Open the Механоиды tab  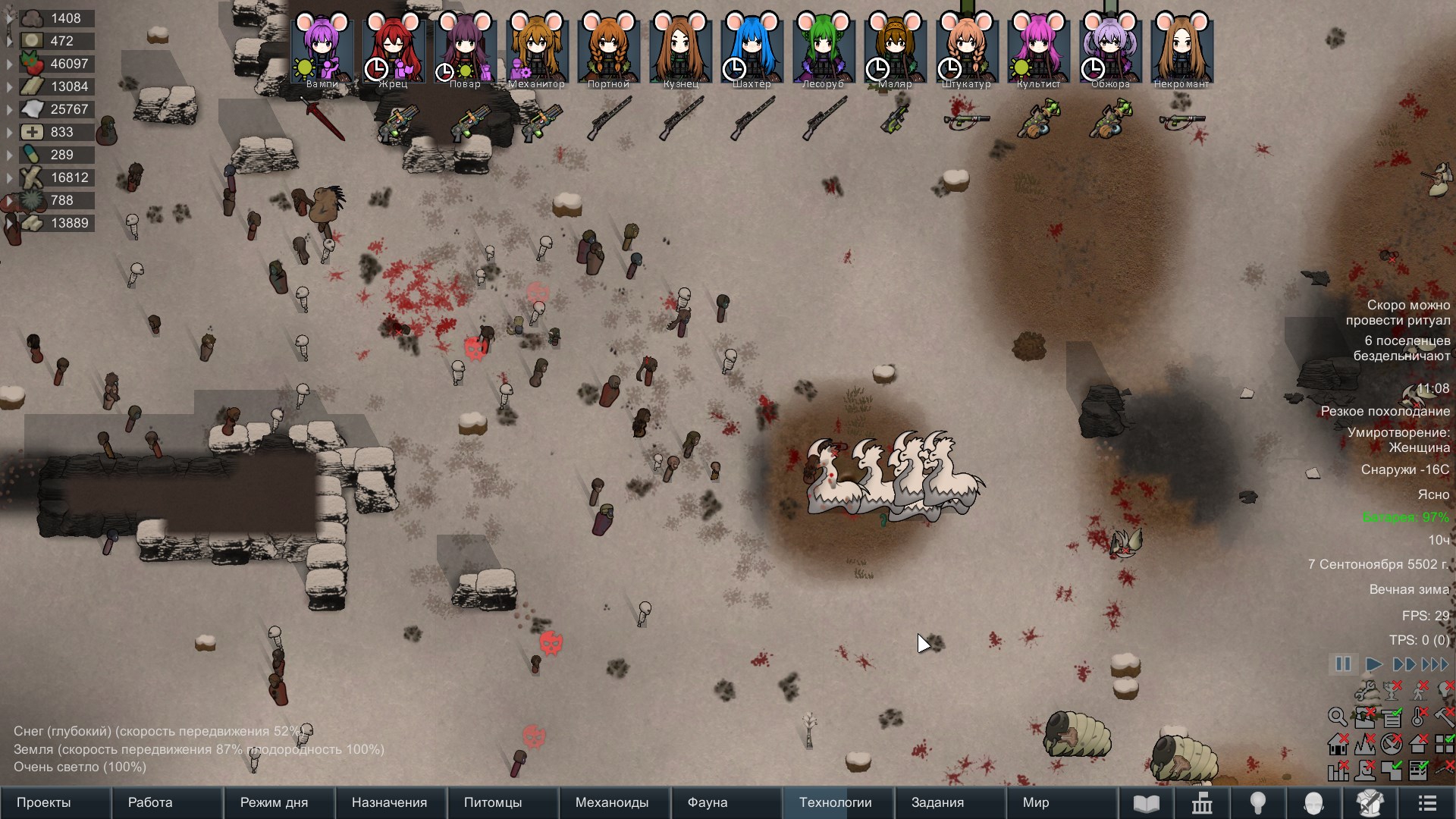(612, 802)
